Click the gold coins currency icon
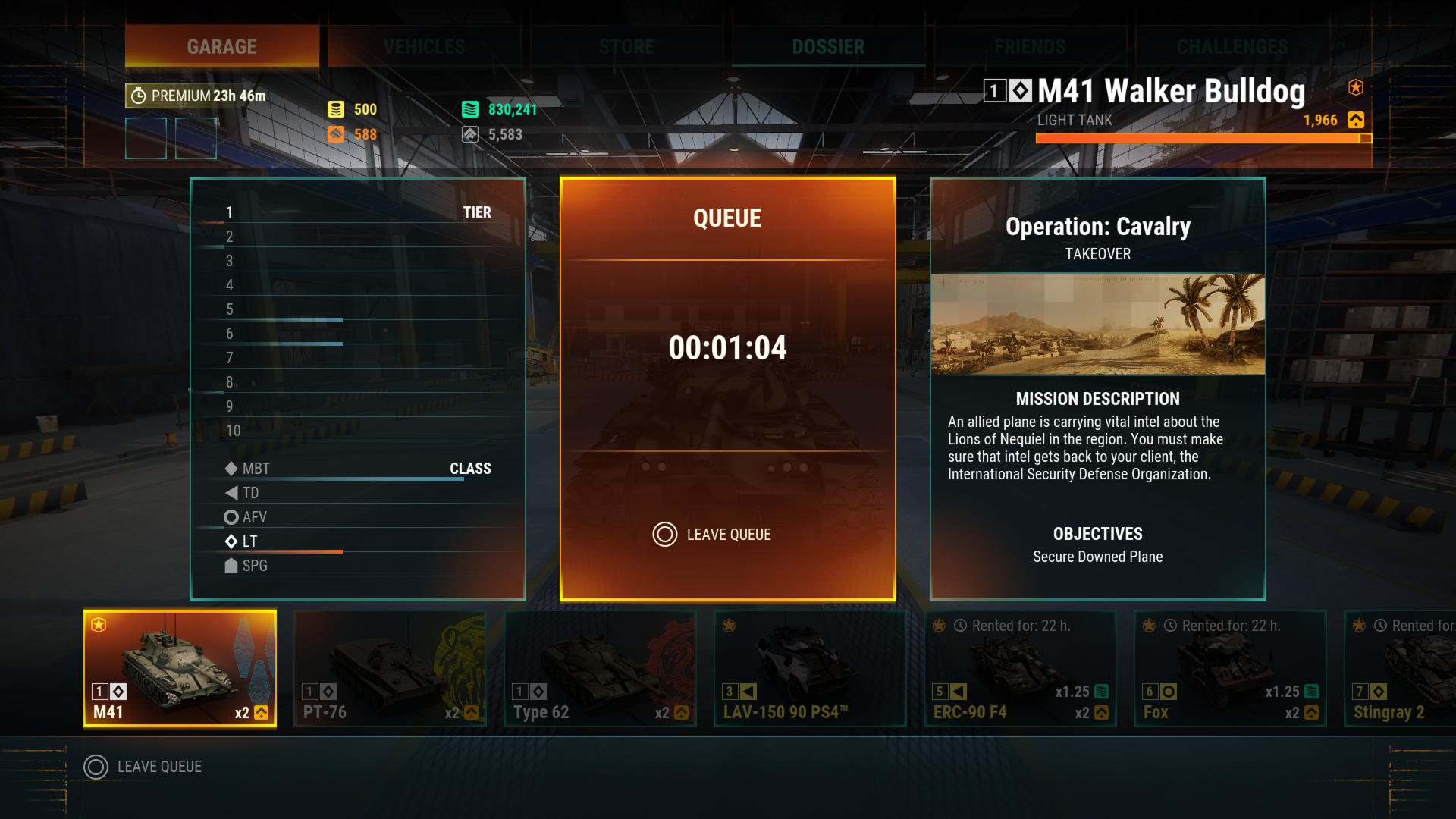Screen dimensions: 1456x819 point(335,108)
